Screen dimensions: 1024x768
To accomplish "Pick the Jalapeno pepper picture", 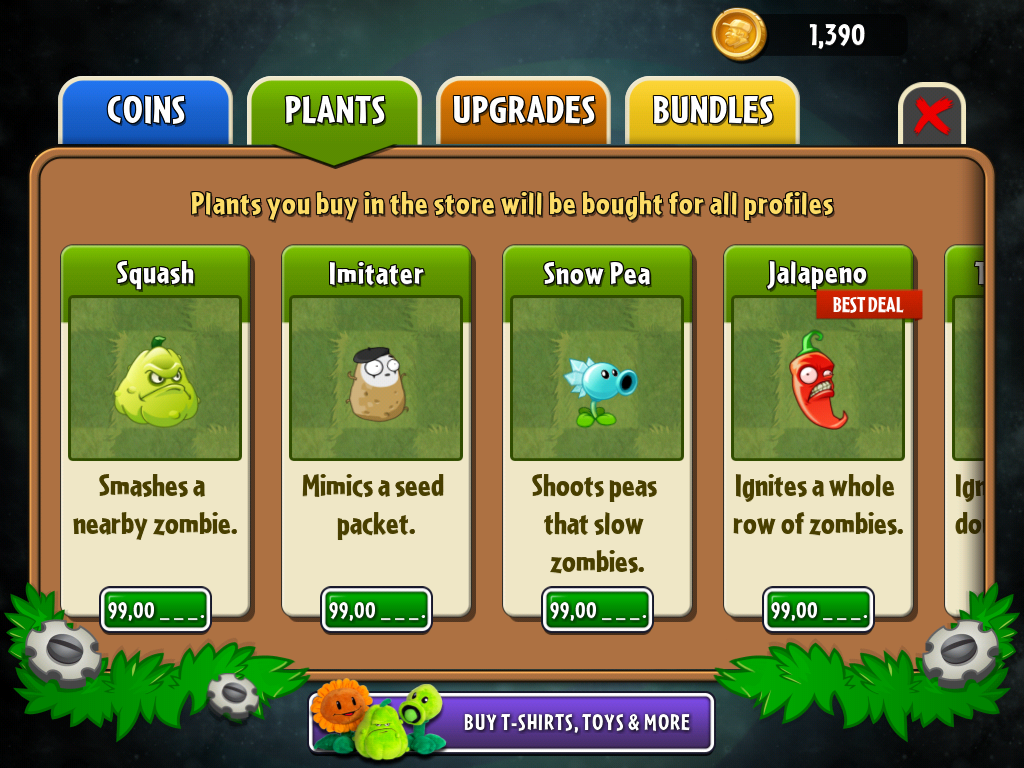I will (818, 378).
